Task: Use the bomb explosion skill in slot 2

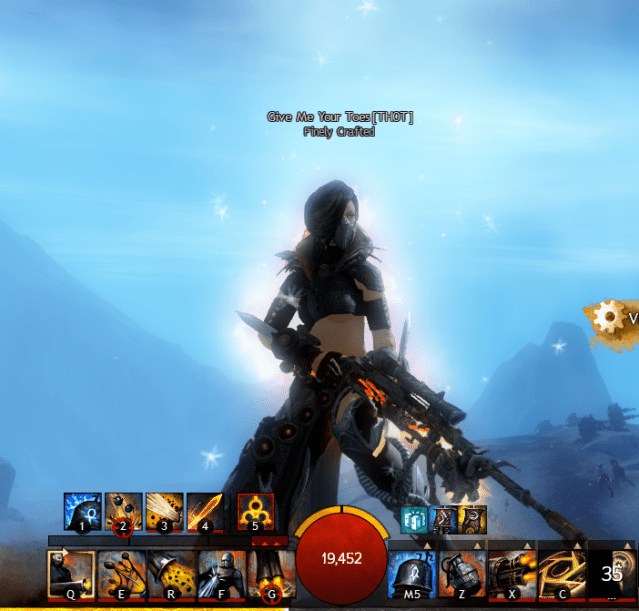Action: point(124,511)
